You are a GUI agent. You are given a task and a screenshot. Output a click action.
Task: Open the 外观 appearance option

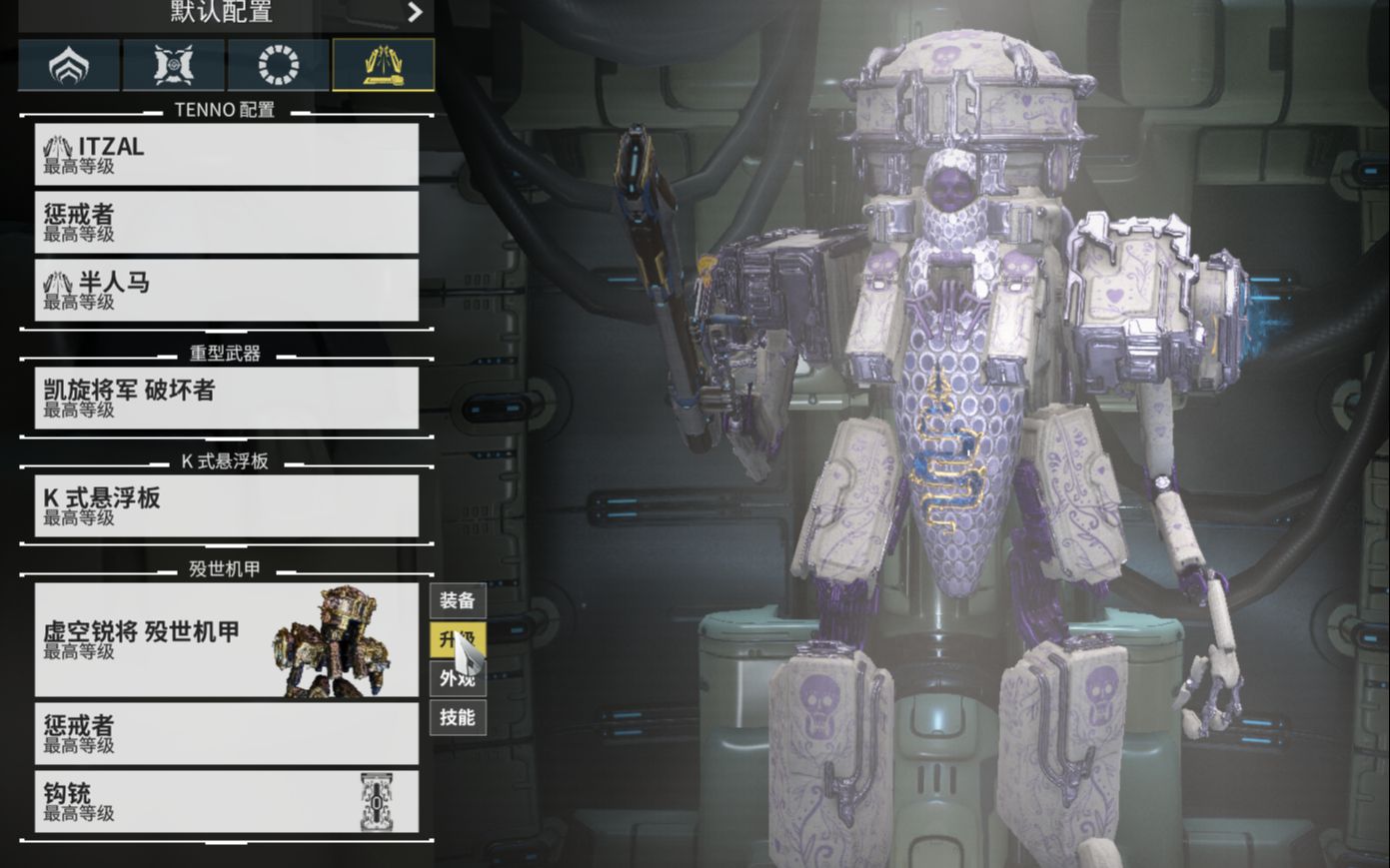coord(458,678)
